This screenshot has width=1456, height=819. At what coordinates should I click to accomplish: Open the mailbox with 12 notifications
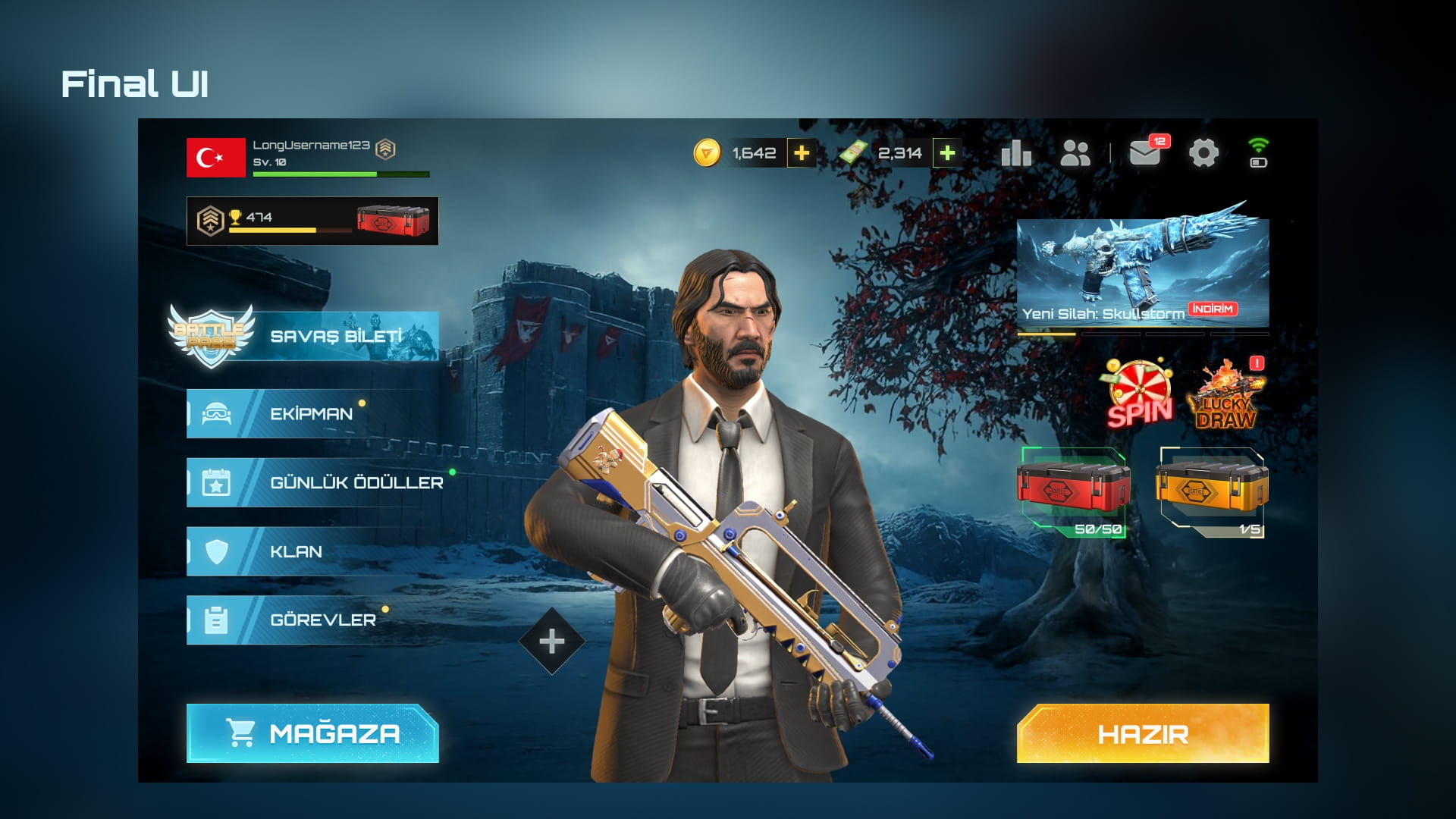1145,153
